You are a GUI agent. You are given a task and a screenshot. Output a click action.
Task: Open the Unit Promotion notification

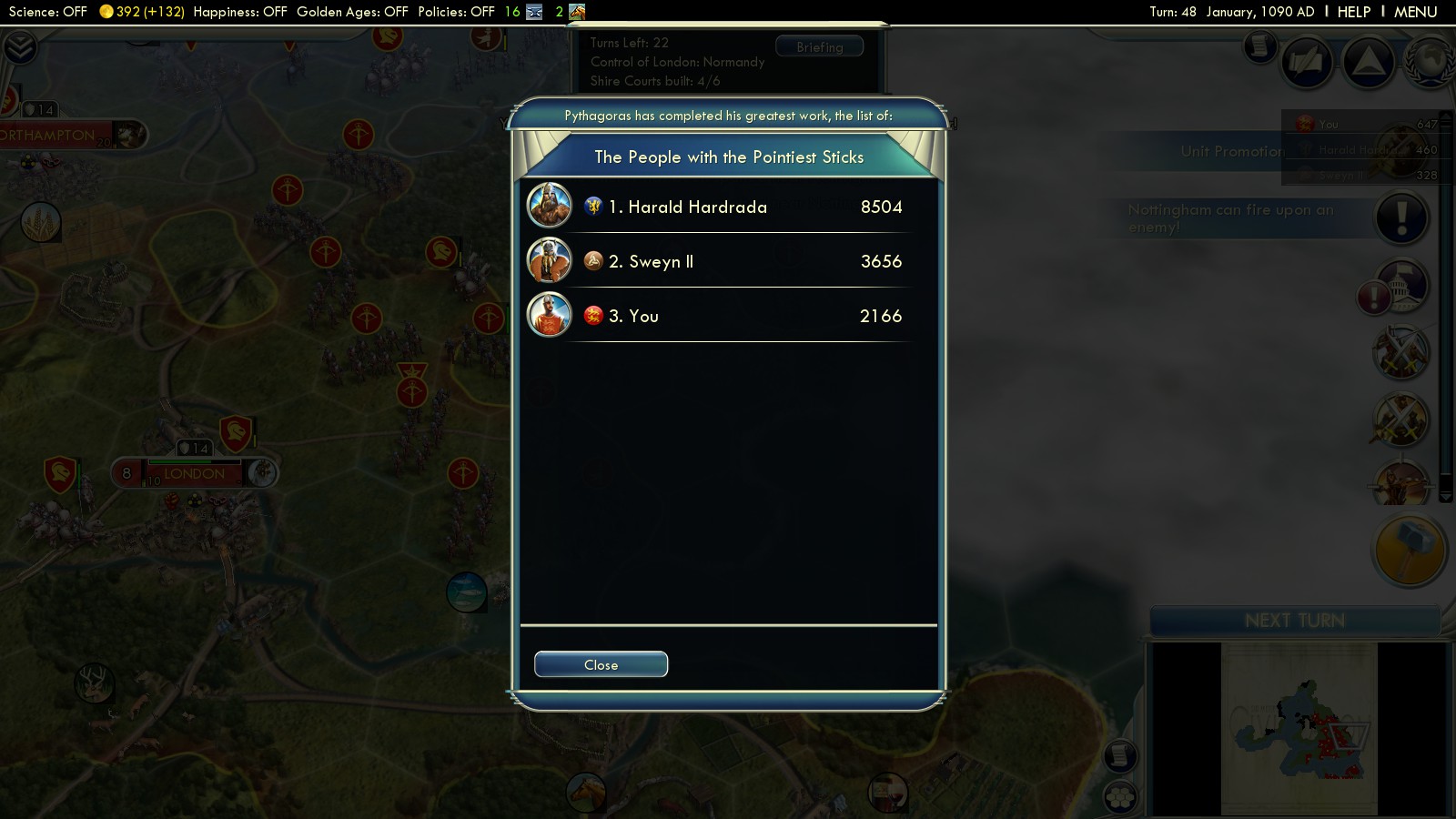pyautogui.click(x=1230, y=151)
